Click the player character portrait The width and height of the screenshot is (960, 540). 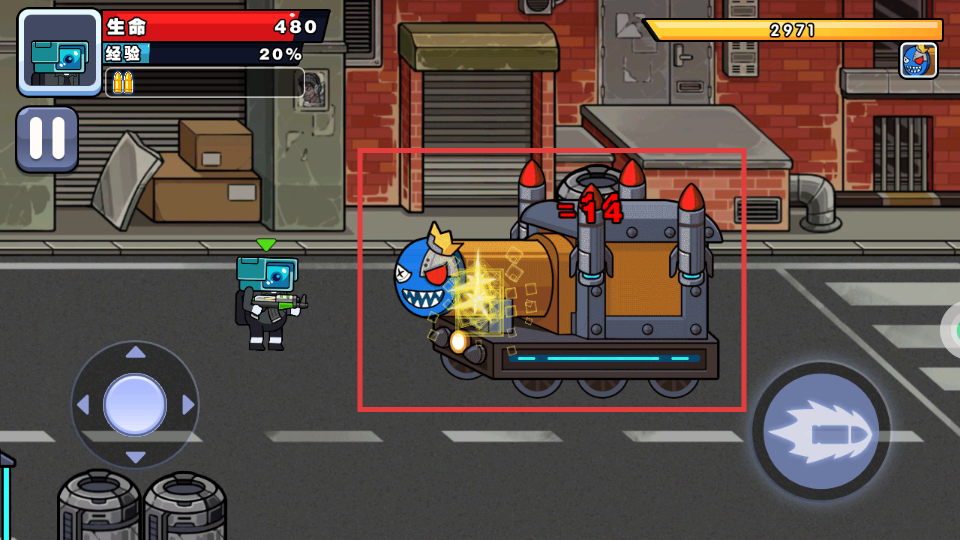pyautogui.click(x=59, y=51)
